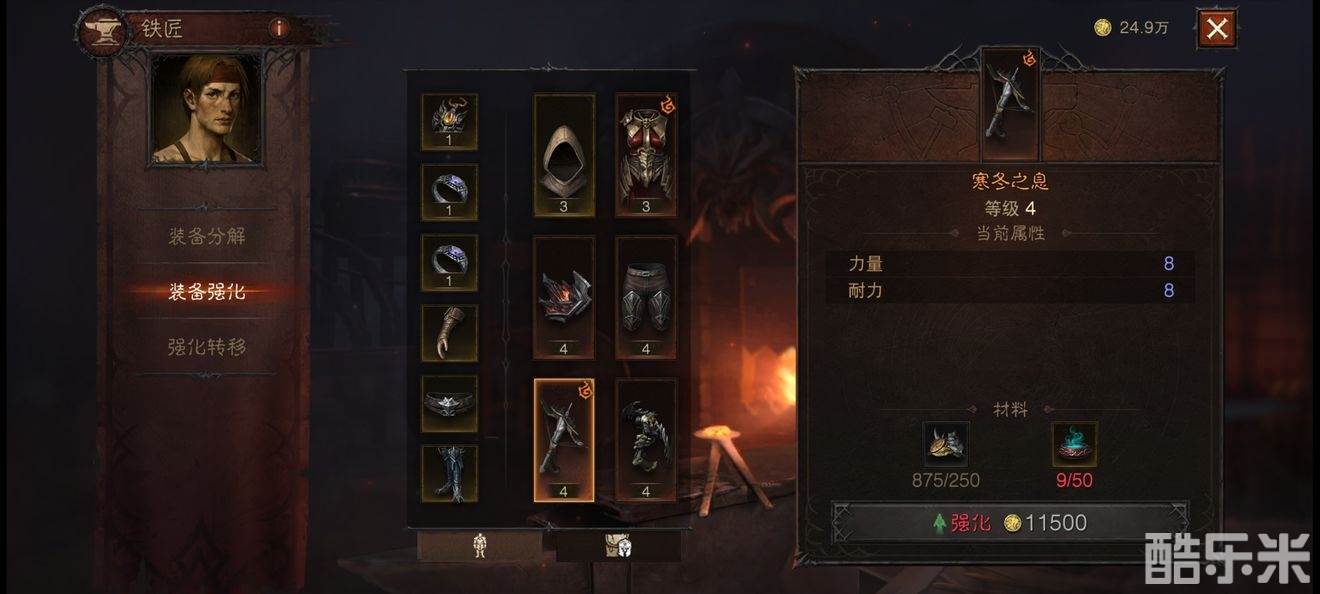Select the spiked shoulder armor slot
The width and height of the screenshot is (1320, 594).
tap(564, 297)
